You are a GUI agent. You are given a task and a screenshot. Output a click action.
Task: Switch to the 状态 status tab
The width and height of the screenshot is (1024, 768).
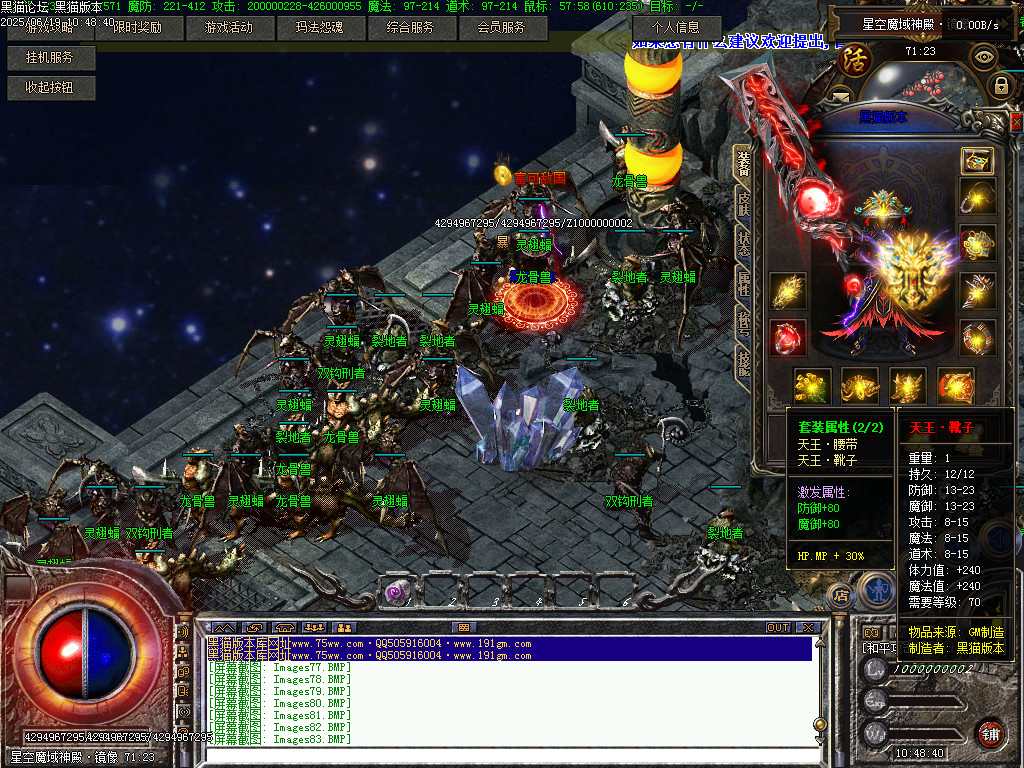click(x=743, y=244)
